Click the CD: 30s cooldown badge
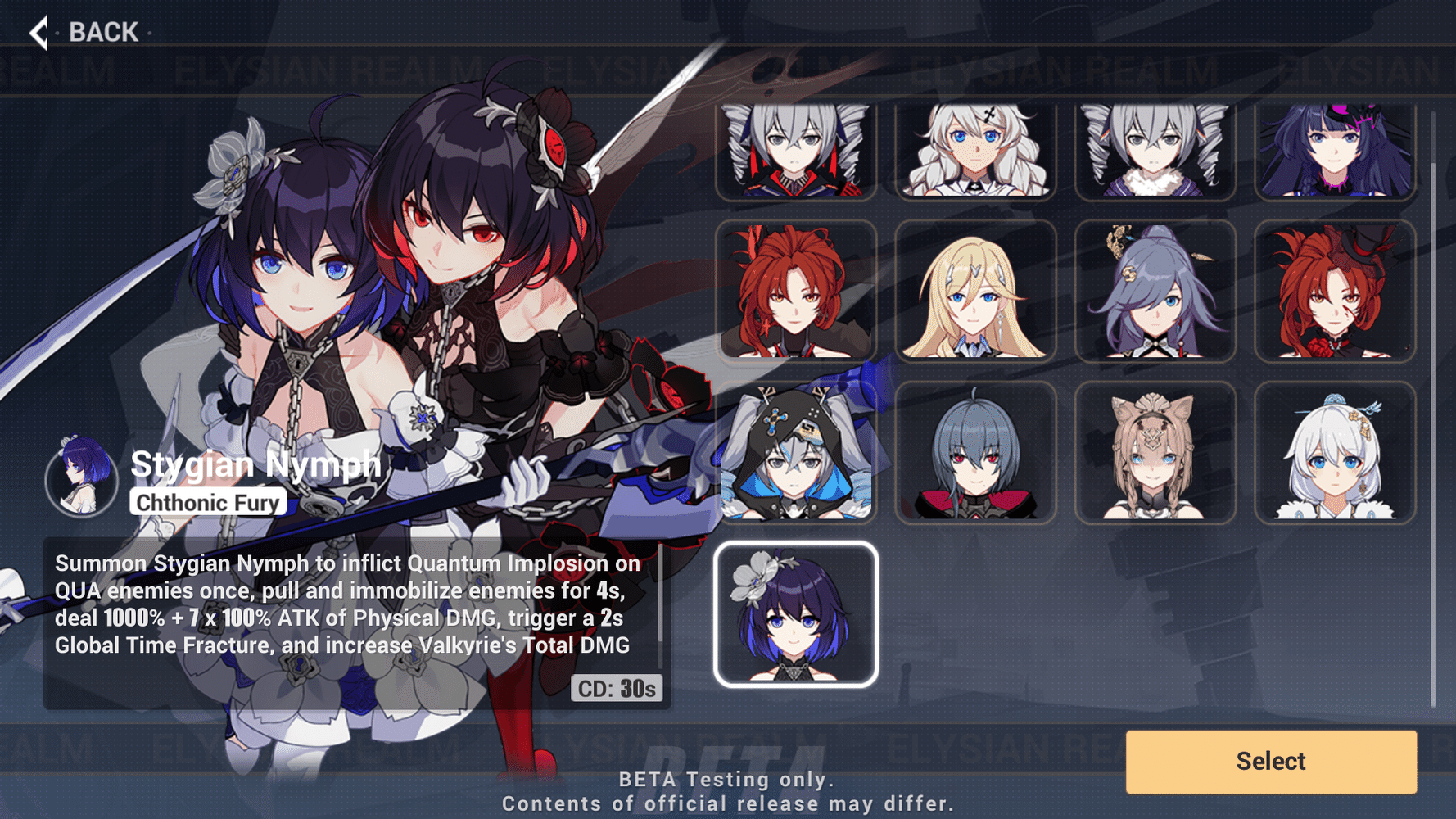The image size is (1456, 819). click(x=617, y=689)
